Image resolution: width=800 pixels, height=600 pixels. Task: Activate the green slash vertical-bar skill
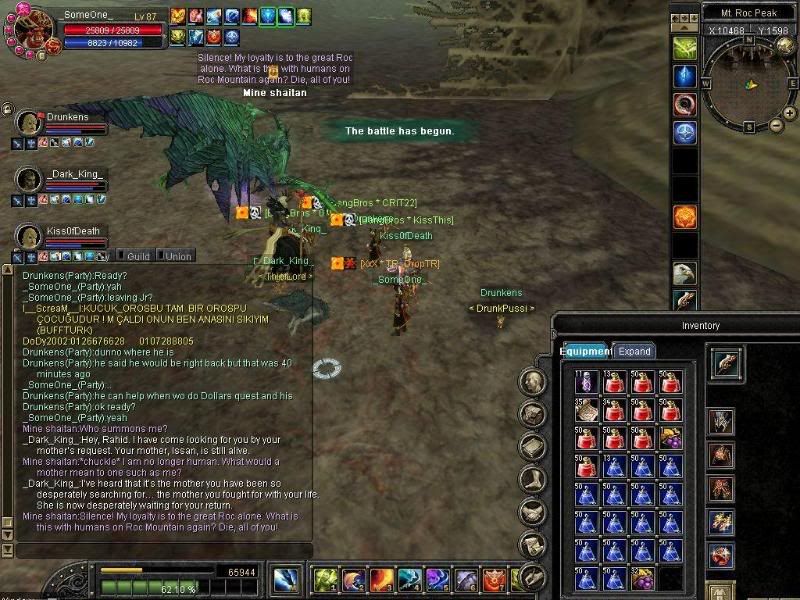point(684,48)
